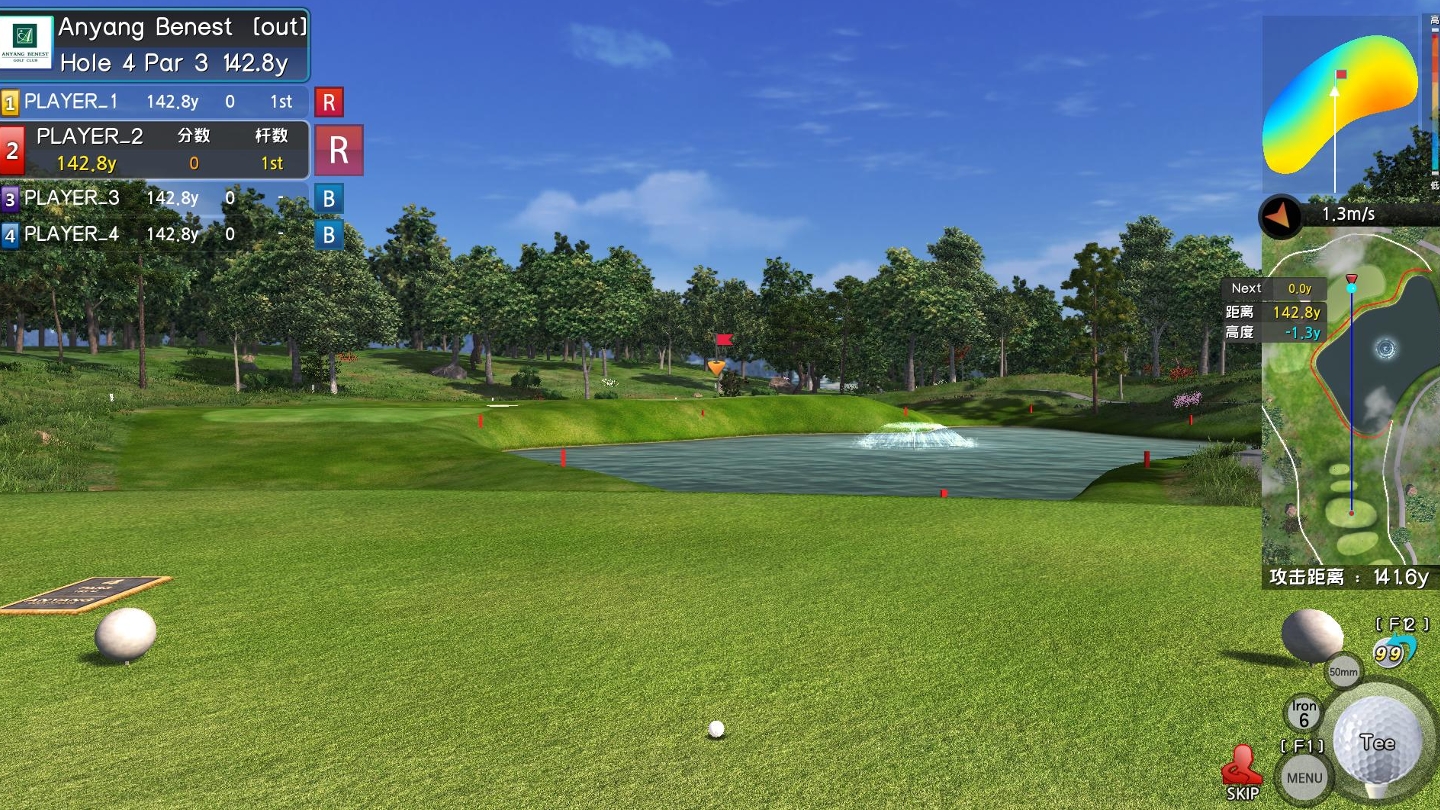The image size is (1440, 810).
Task: Click the highlighted PLAYER_2 scoreboard panel
Action: [x=155, y=150]
